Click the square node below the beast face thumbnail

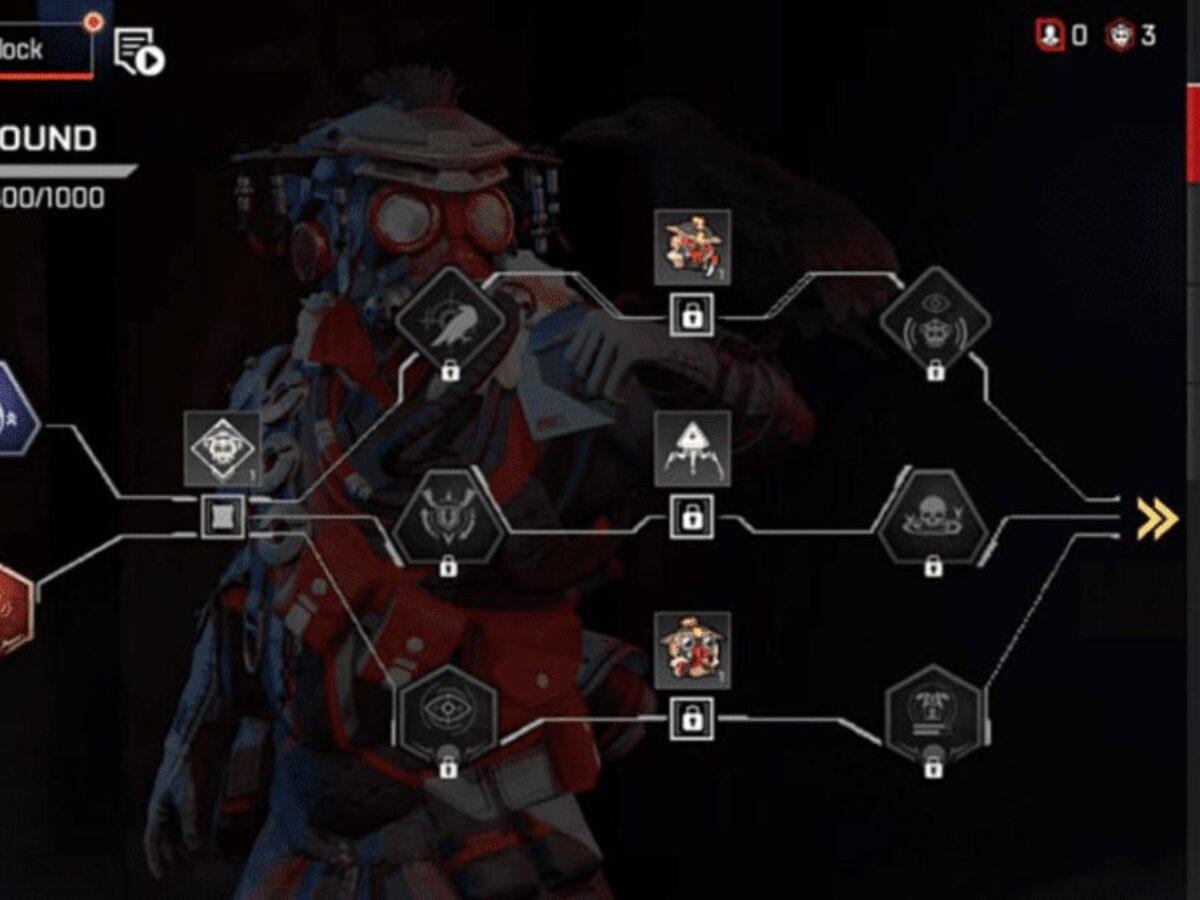[x=222, y=517]
